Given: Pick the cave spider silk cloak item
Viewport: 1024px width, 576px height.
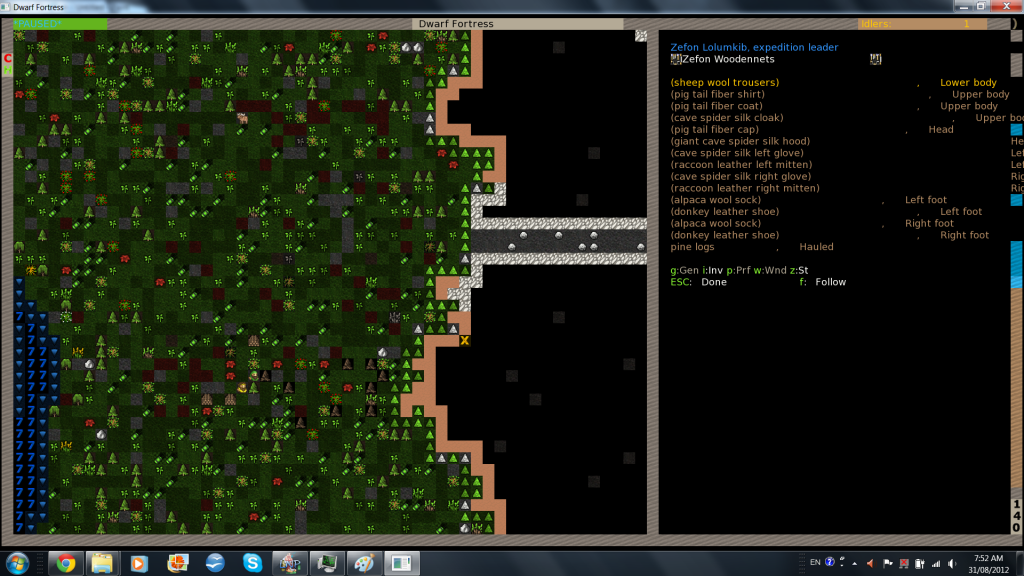Looking at the screenshot, I should pos(726,118).
